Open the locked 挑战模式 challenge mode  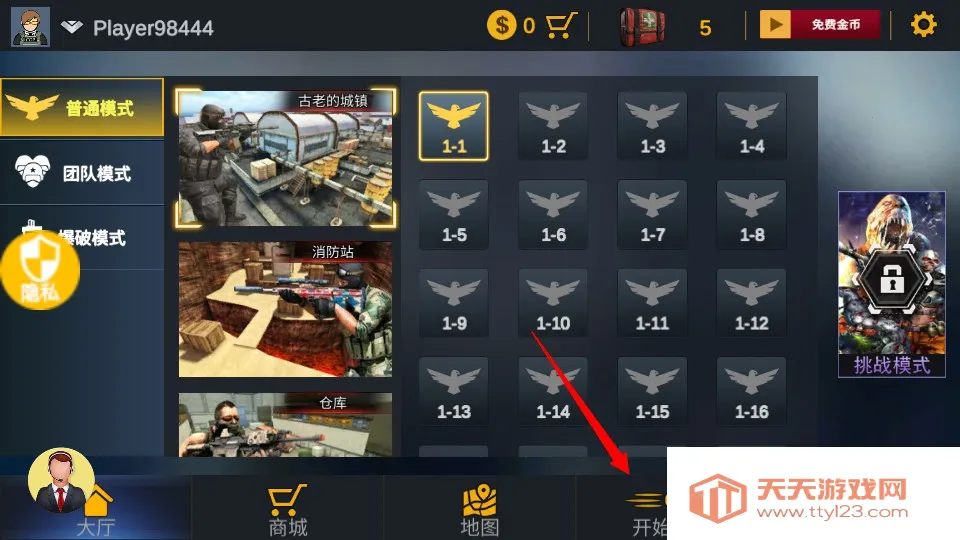click(891, 285)
